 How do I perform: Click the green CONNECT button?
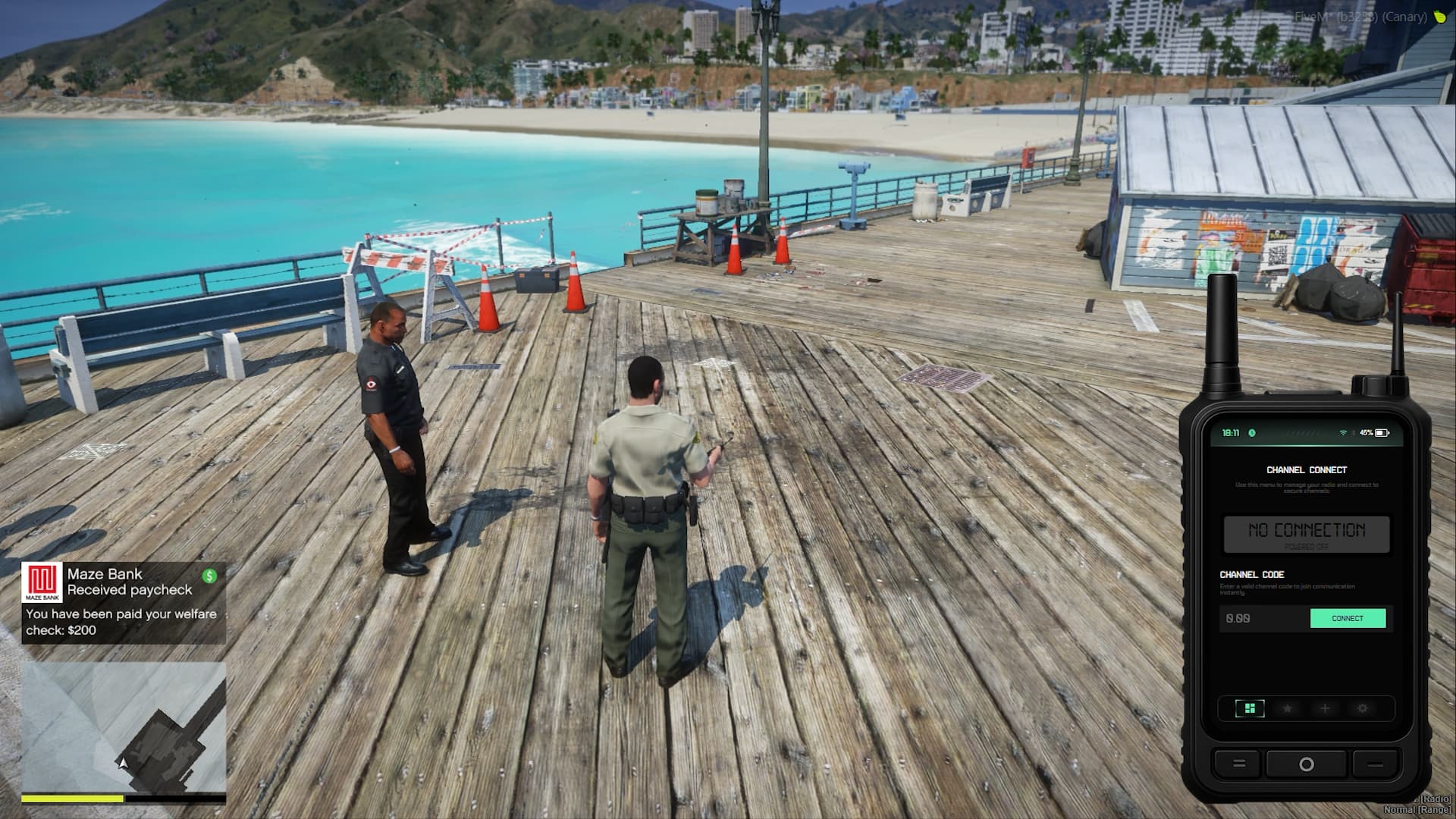pyautogui.click(x=1348, y=618)
